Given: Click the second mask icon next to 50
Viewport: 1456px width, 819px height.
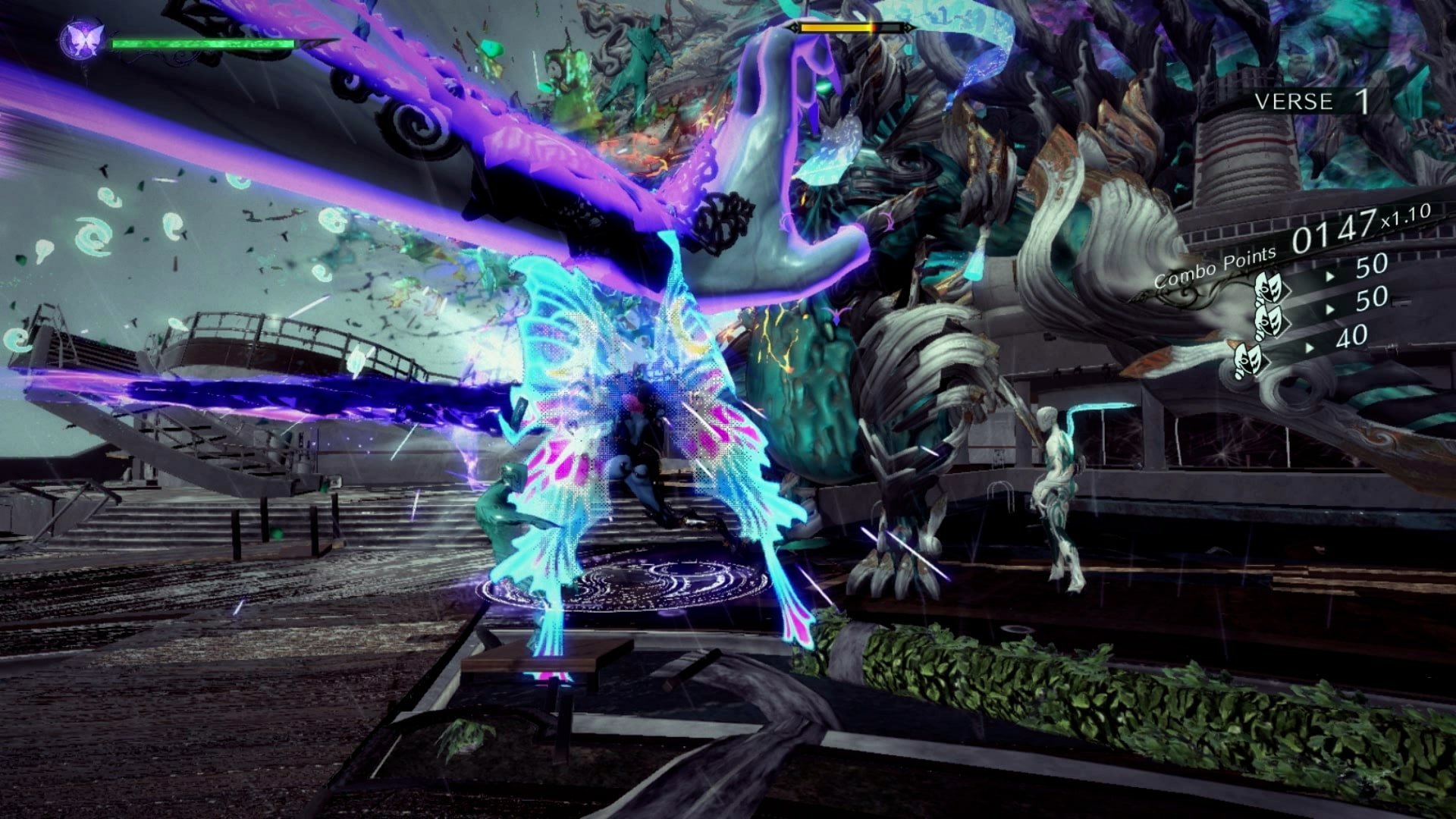Looking at the screenshot, I should pyautogui.click(x=1267, y=322).
